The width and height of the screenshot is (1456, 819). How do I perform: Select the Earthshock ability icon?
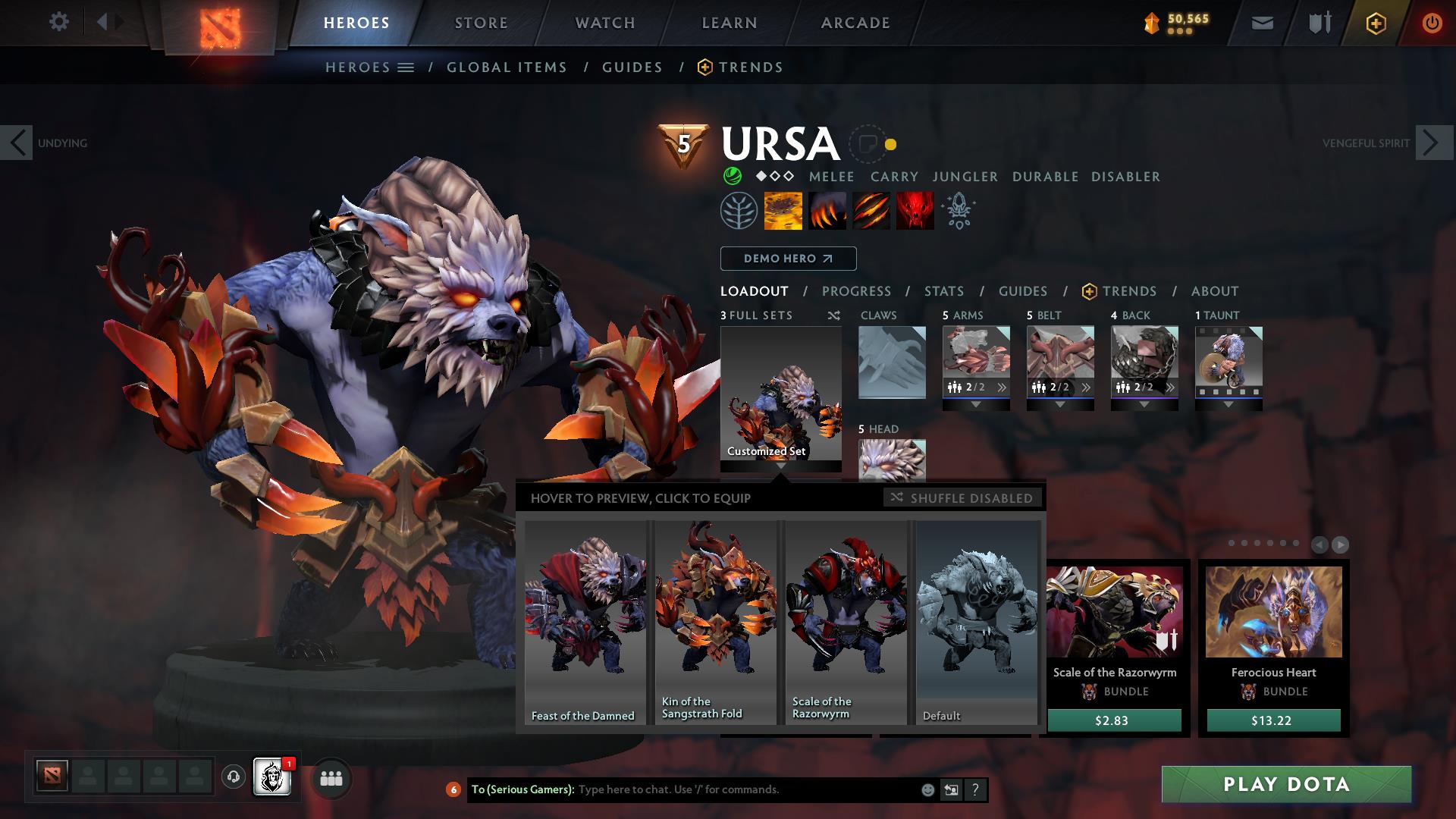click(783, 212)
